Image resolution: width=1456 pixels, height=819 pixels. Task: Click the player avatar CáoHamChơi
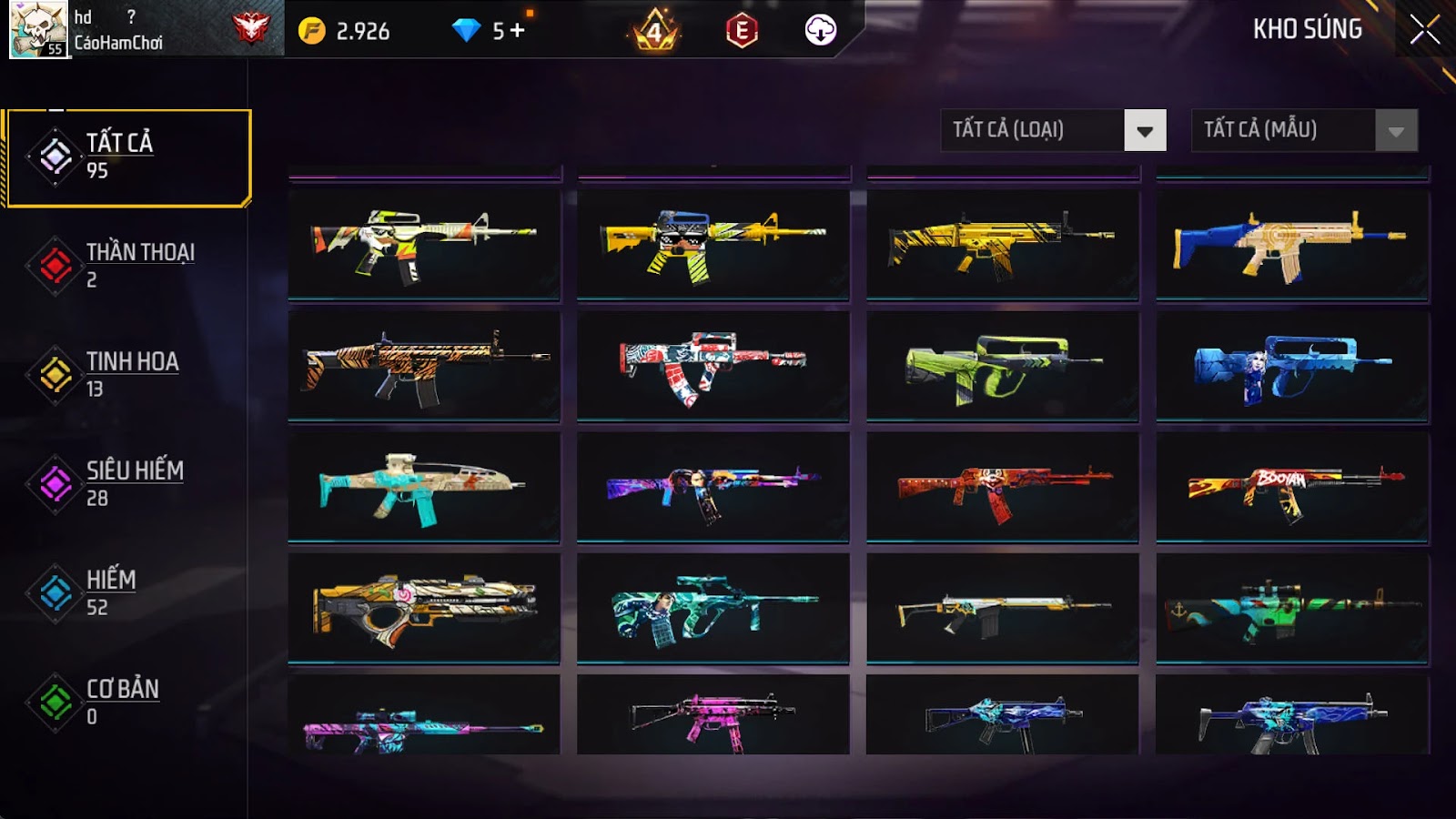pos(38,29)
